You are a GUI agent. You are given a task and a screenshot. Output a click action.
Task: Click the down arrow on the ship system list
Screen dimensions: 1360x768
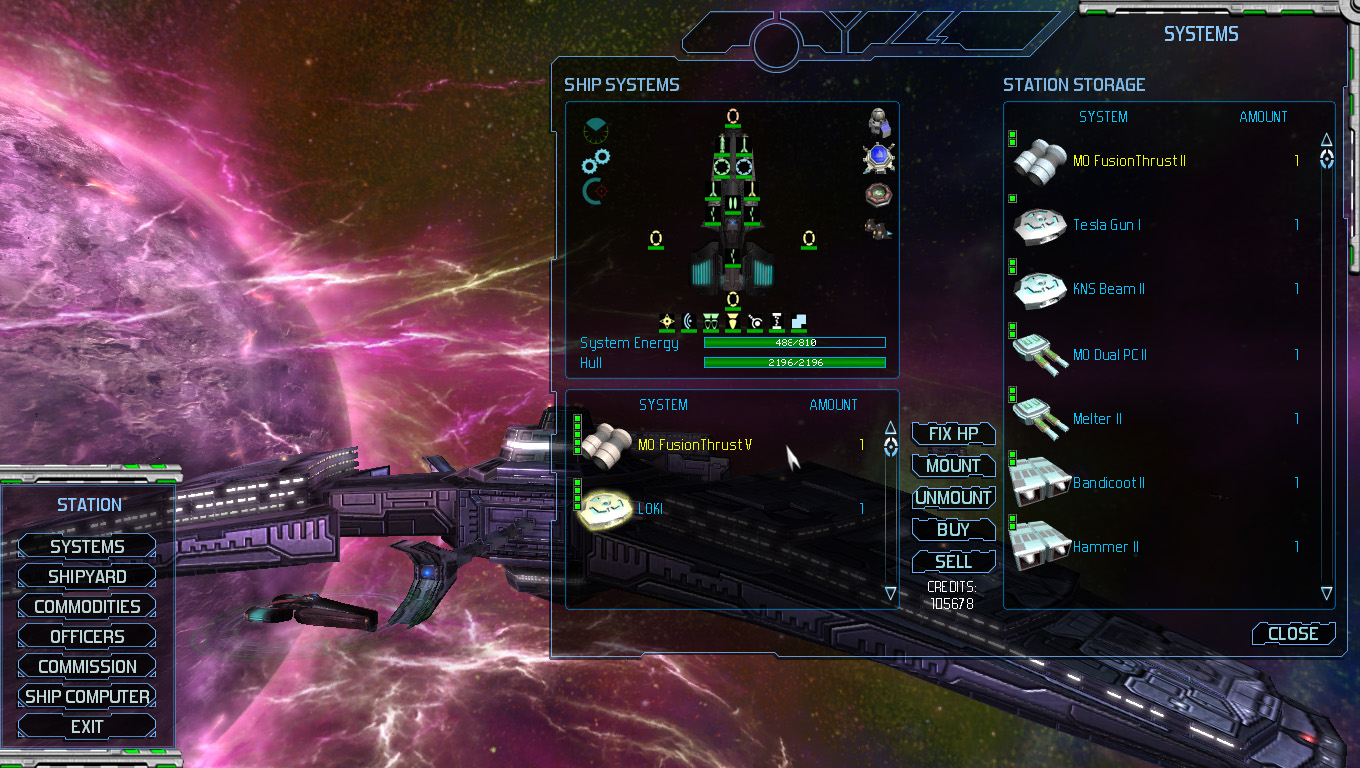tap(889, 592)
